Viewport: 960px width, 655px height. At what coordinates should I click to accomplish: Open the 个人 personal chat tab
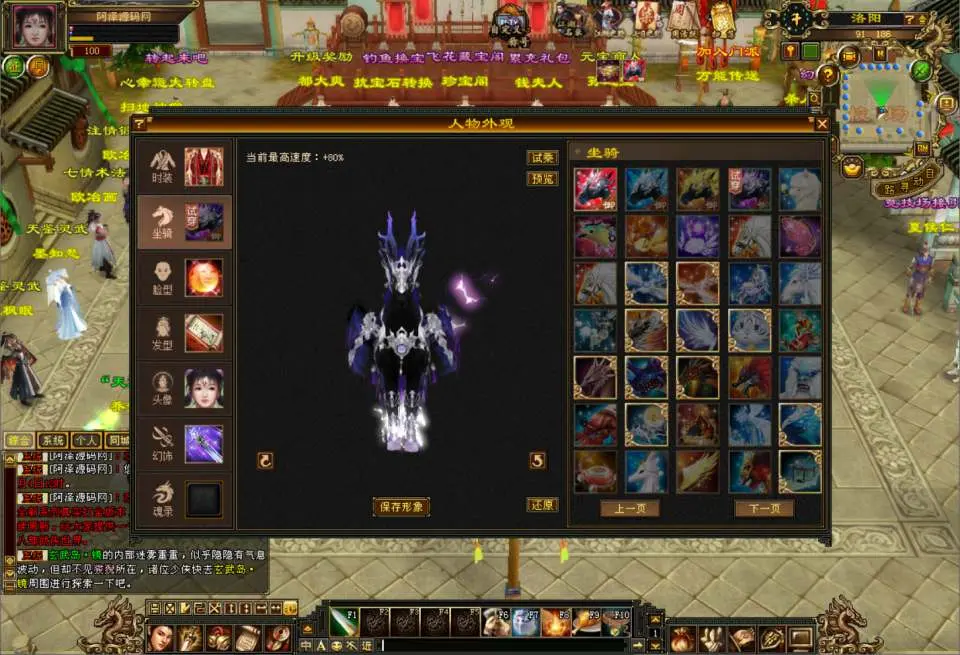point(86,440)
